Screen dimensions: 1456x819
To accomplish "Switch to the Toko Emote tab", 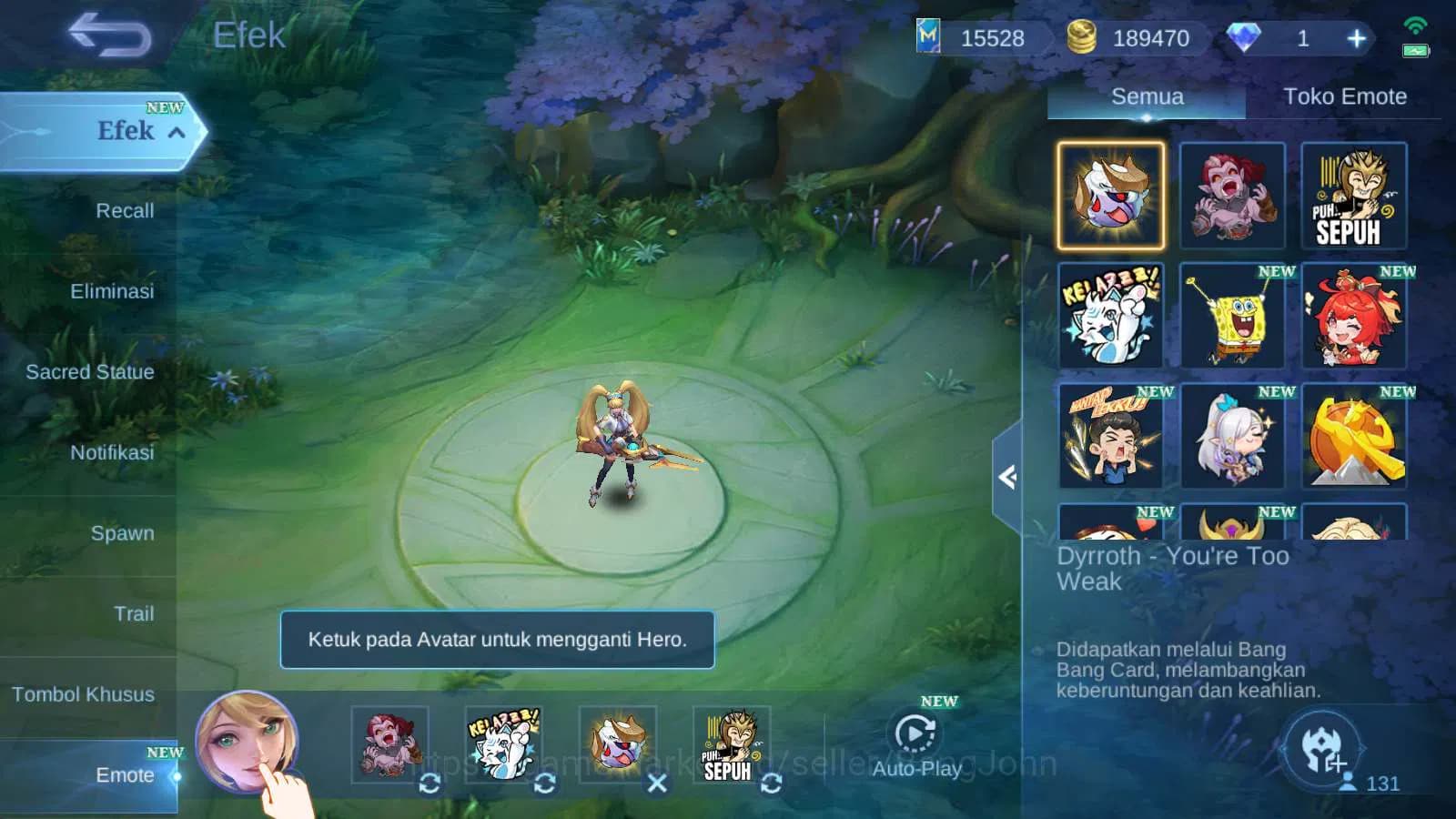I will click(1344, 96).
